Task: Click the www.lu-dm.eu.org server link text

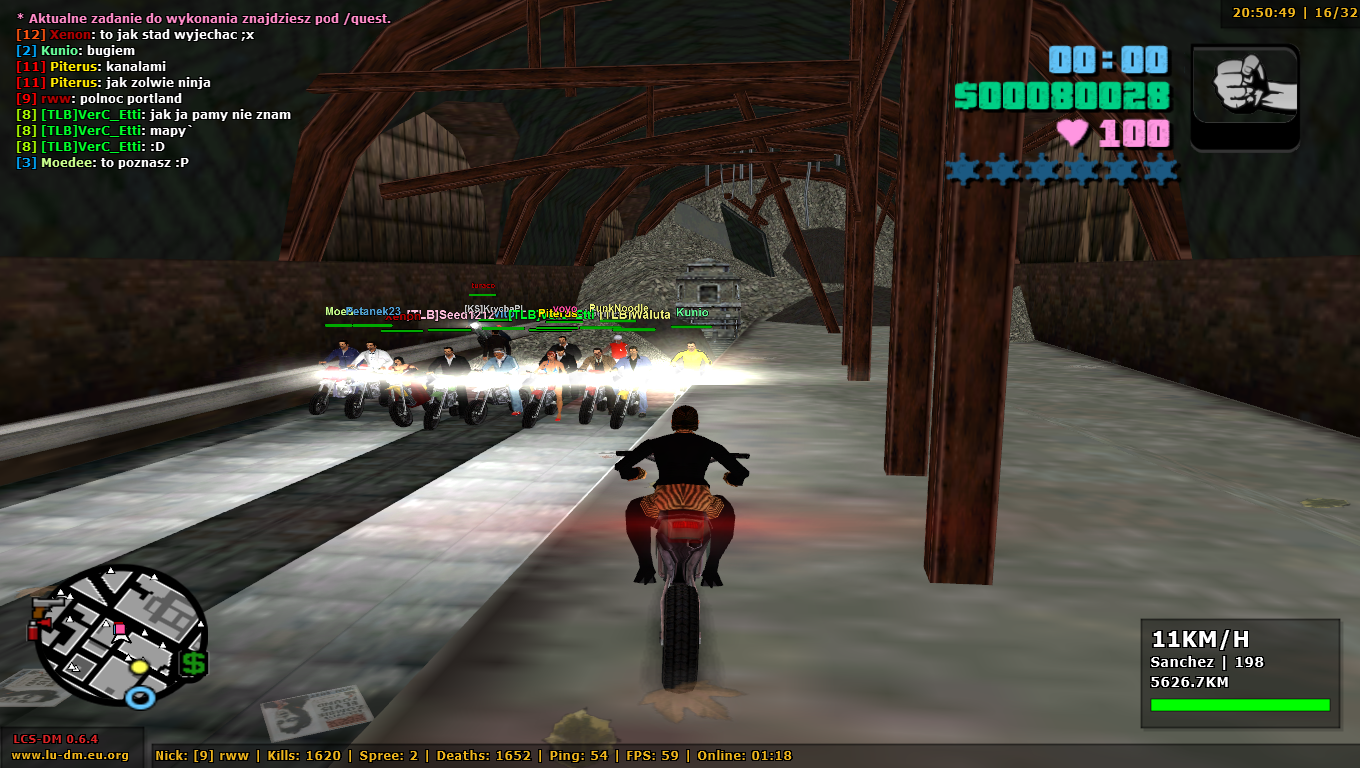Action: click(x=70, y=755)
